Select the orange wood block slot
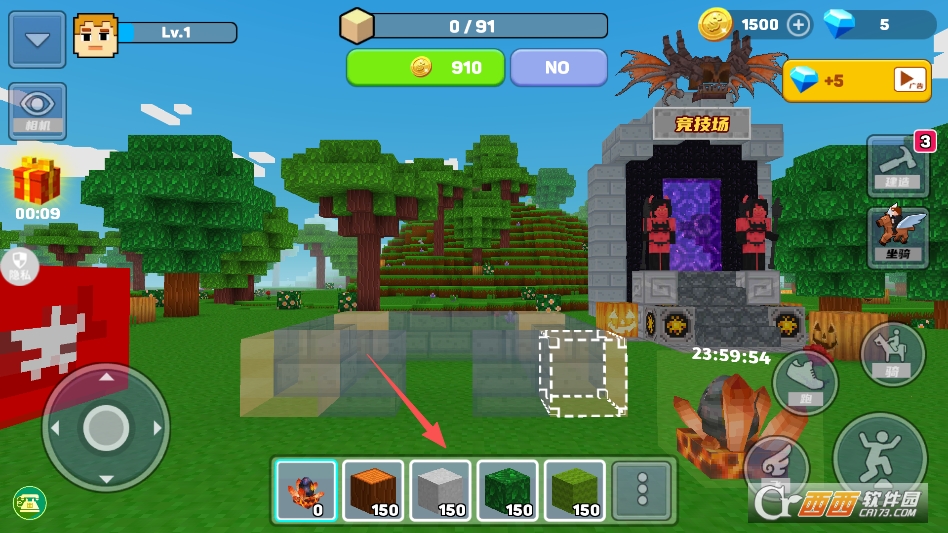Image resolution: width=948 pixels, height=533 pixels. point(373,491)
